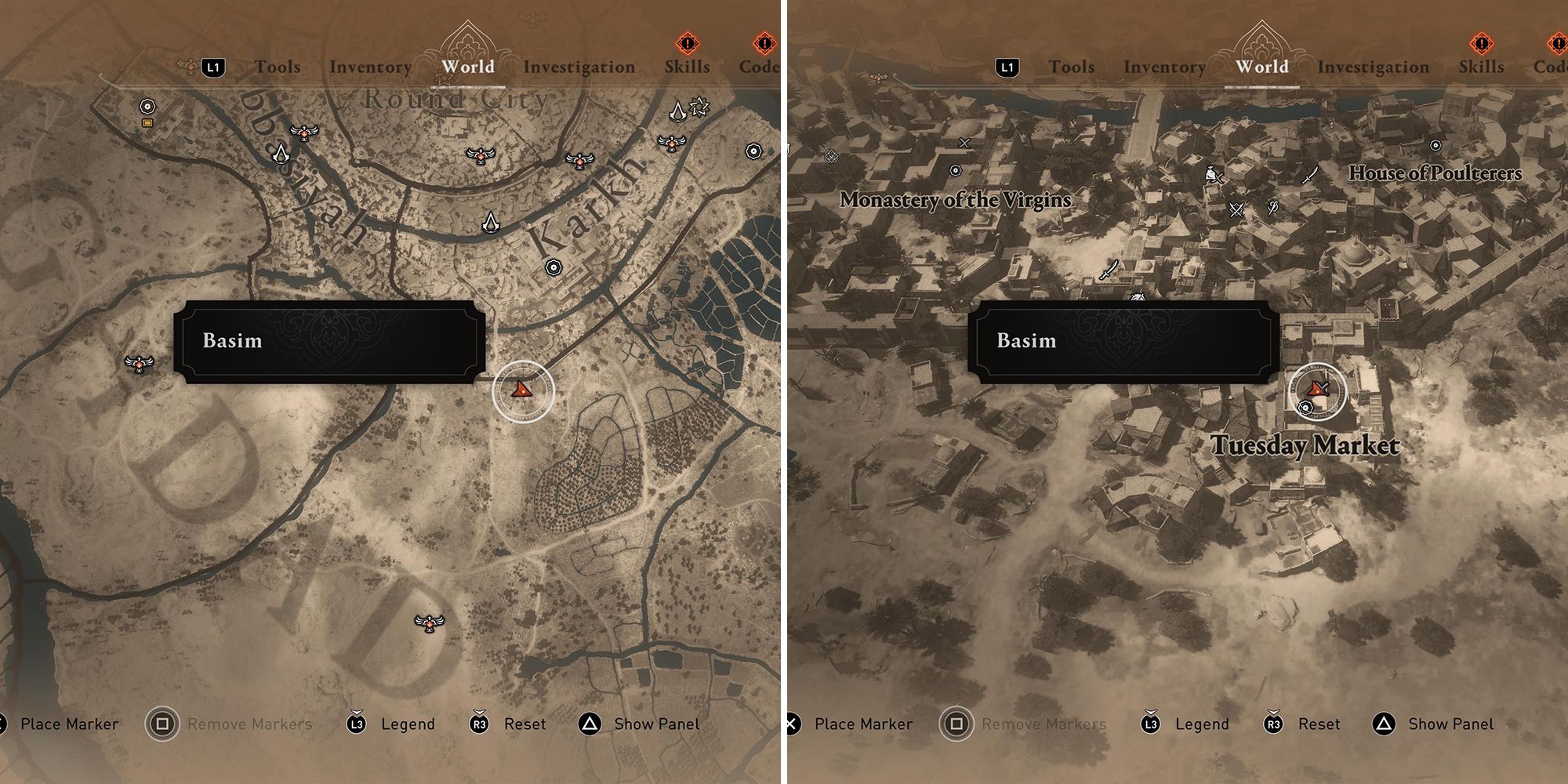Switch to the Inventory tab
1568x784 pixels.
(371, 67)
